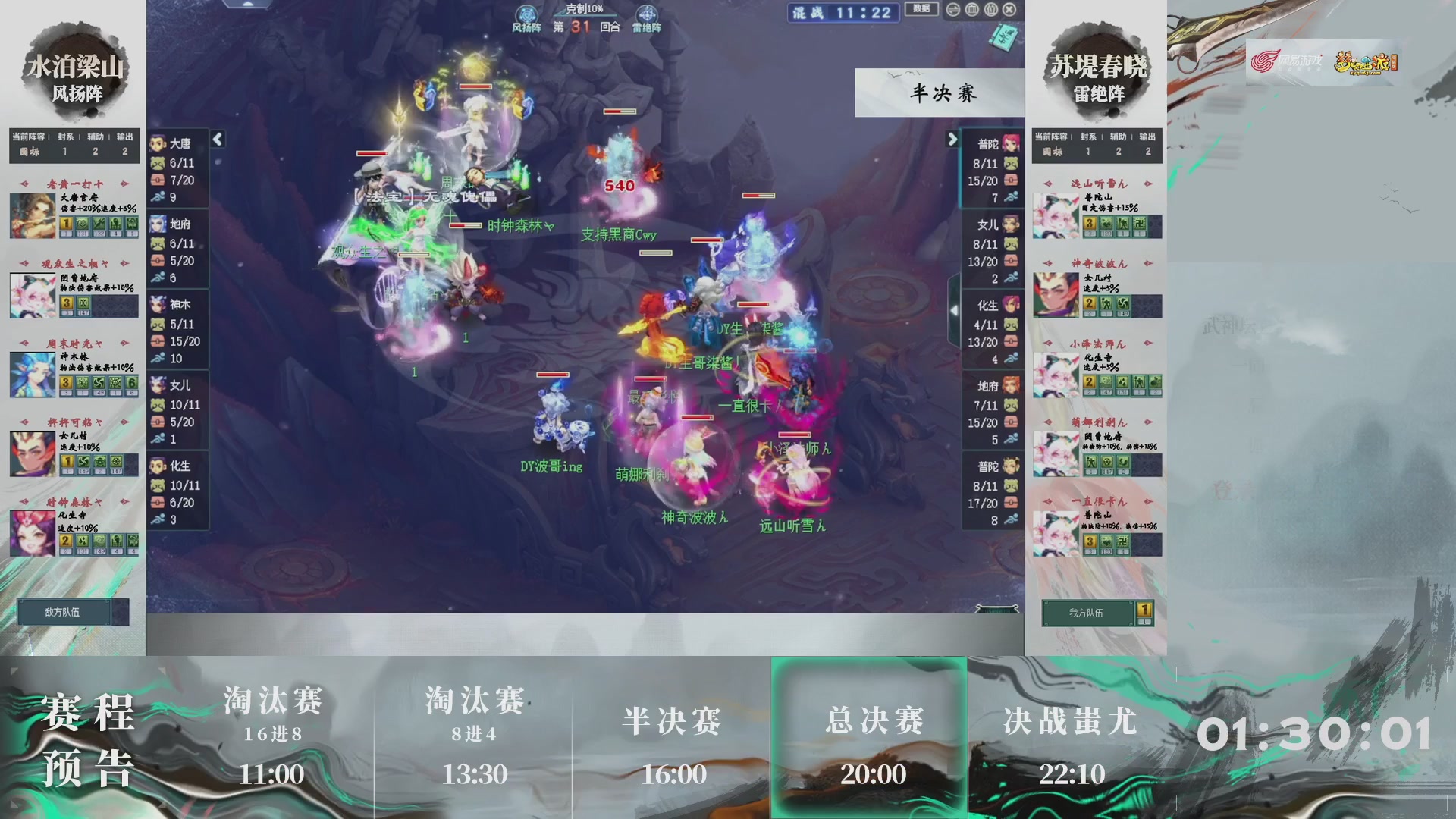The height and width of the screenshot is (819, 1456).
Task: Select the 雷绝阵 formation icon at top center
Action: point(647,13)
